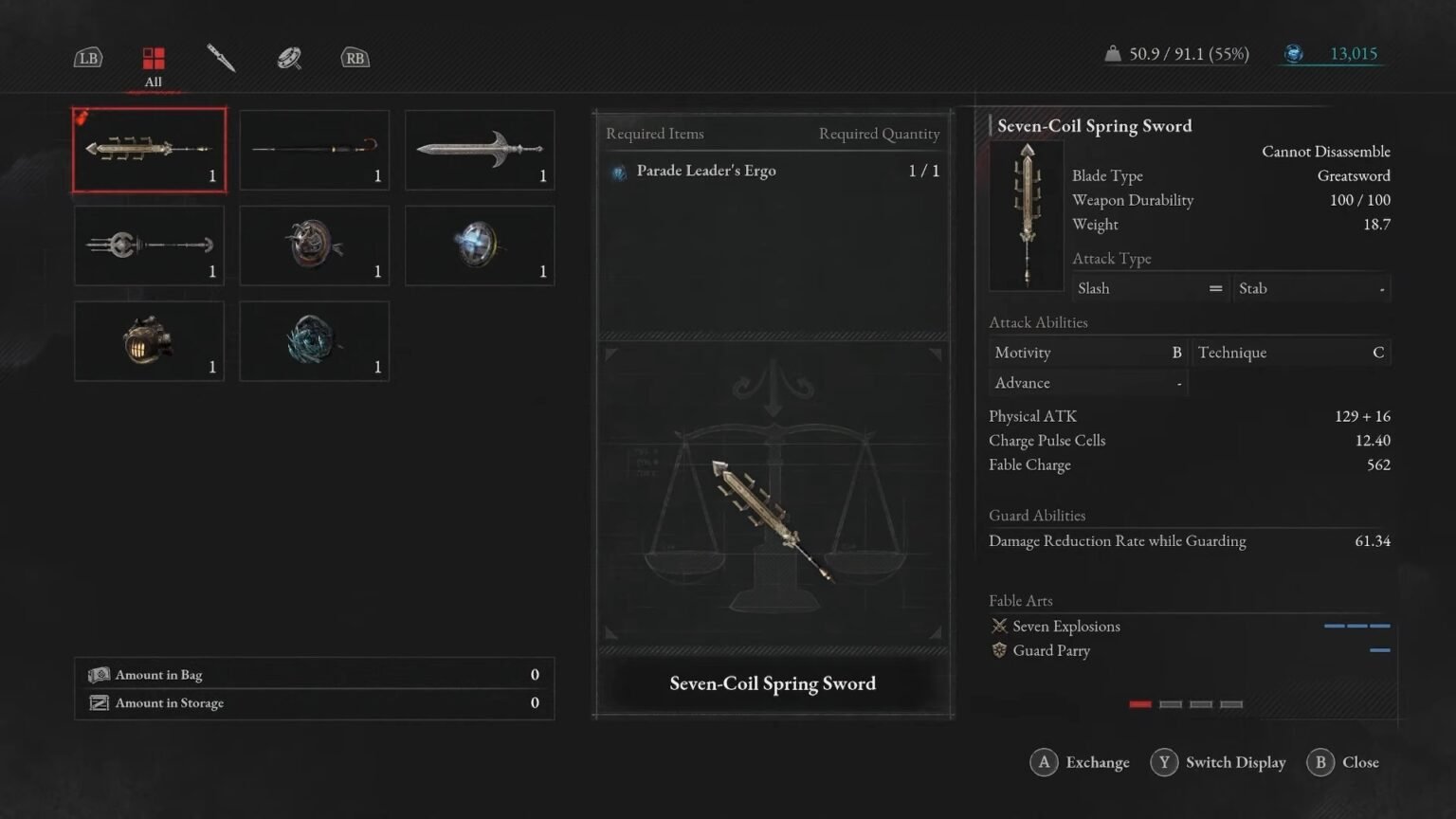Switch to the dagger weapon category tab
This screenshot has width=1456, height=819.
pyautogui.click(x=220, y=59)
